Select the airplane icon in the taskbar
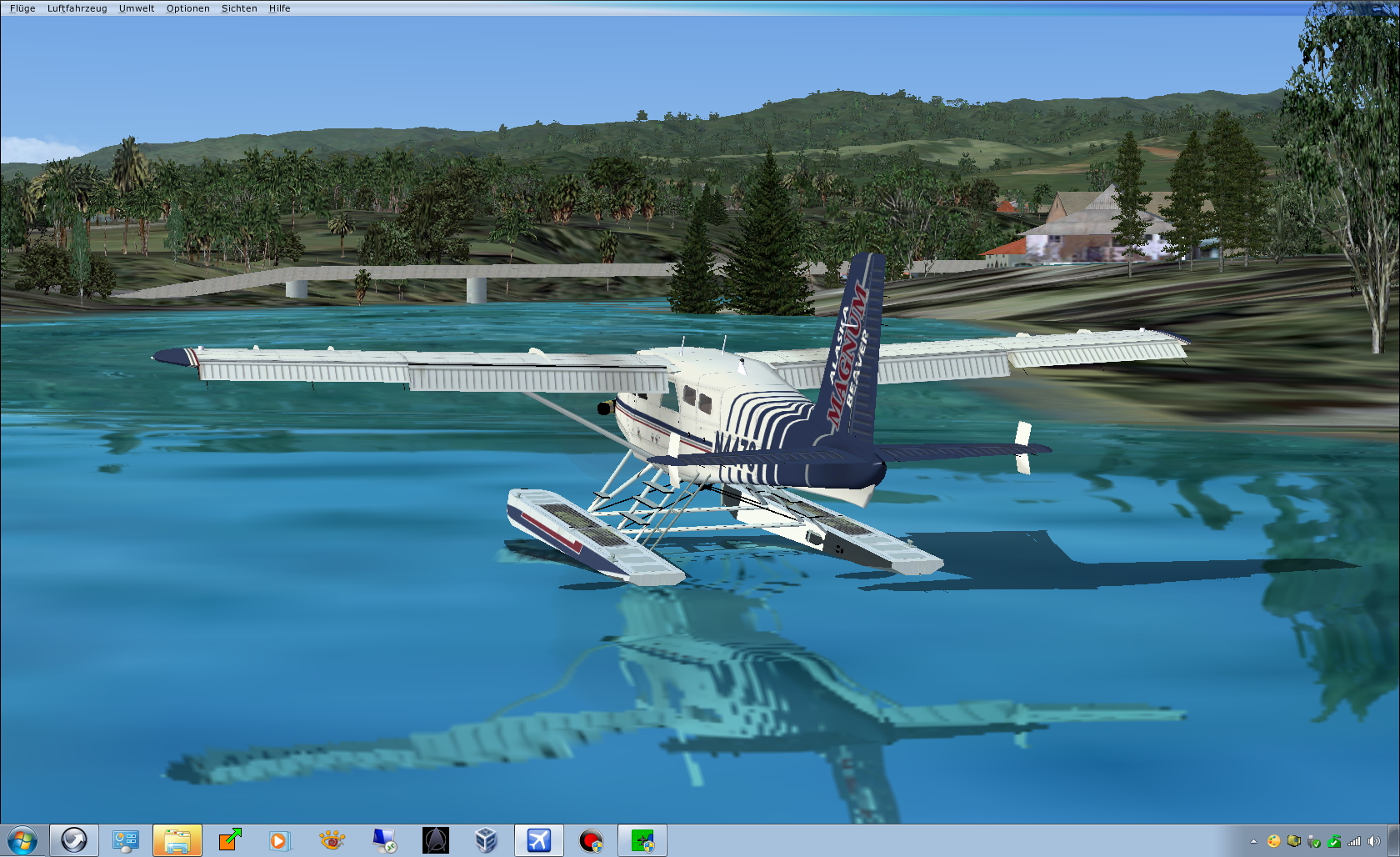1400x857 pixels. pos(538,840)
